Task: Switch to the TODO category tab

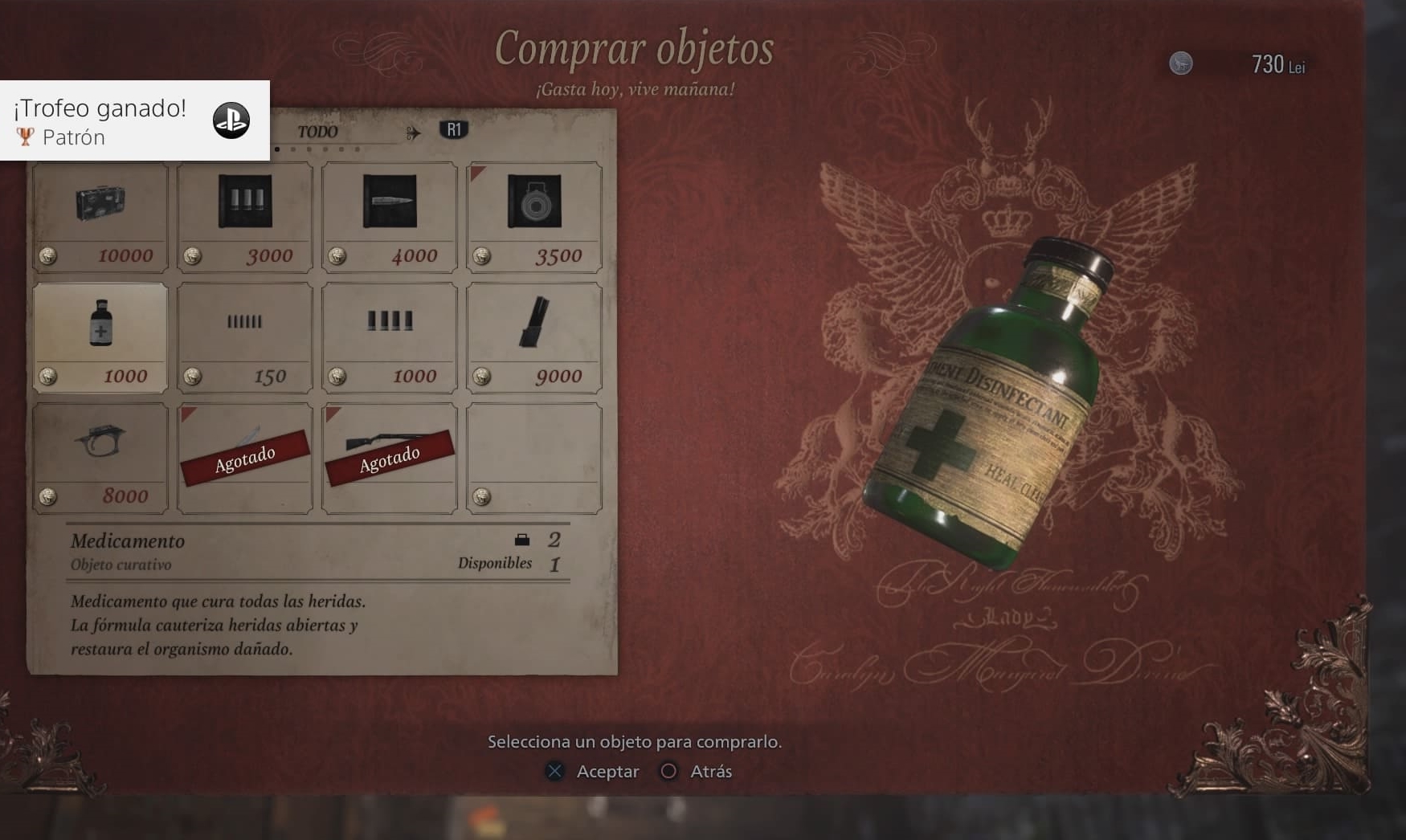Action: pyautogui.click(x=317, y=132)
